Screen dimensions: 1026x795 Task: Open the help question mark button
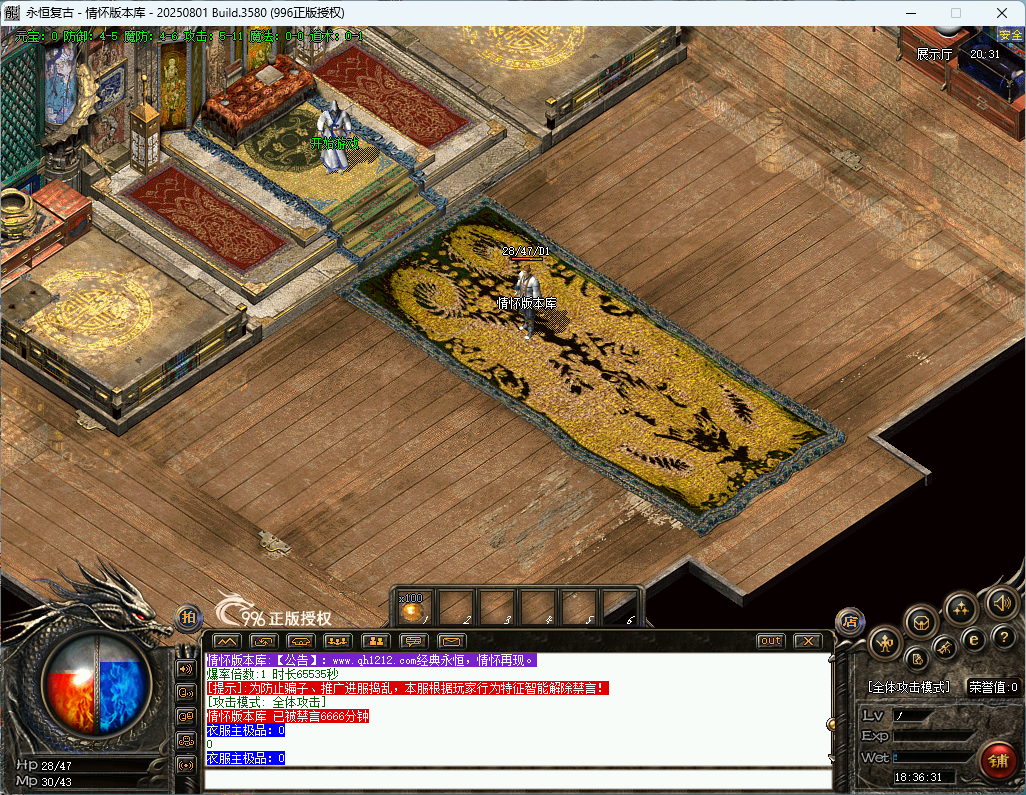(1004, 636)
